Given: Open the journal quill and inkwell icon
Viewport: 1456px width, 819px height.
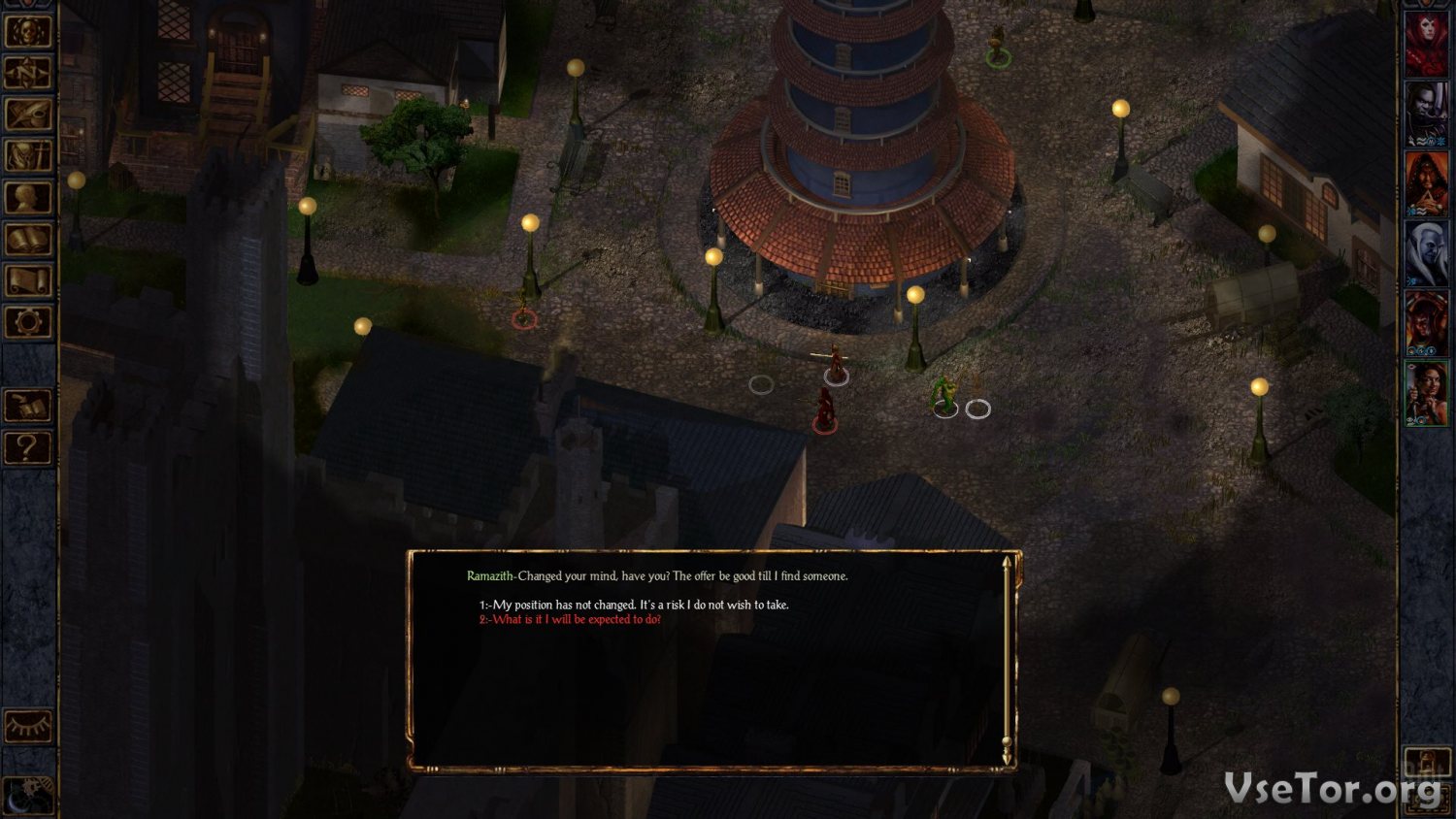Looking at the screenshot, I should 28,114.
